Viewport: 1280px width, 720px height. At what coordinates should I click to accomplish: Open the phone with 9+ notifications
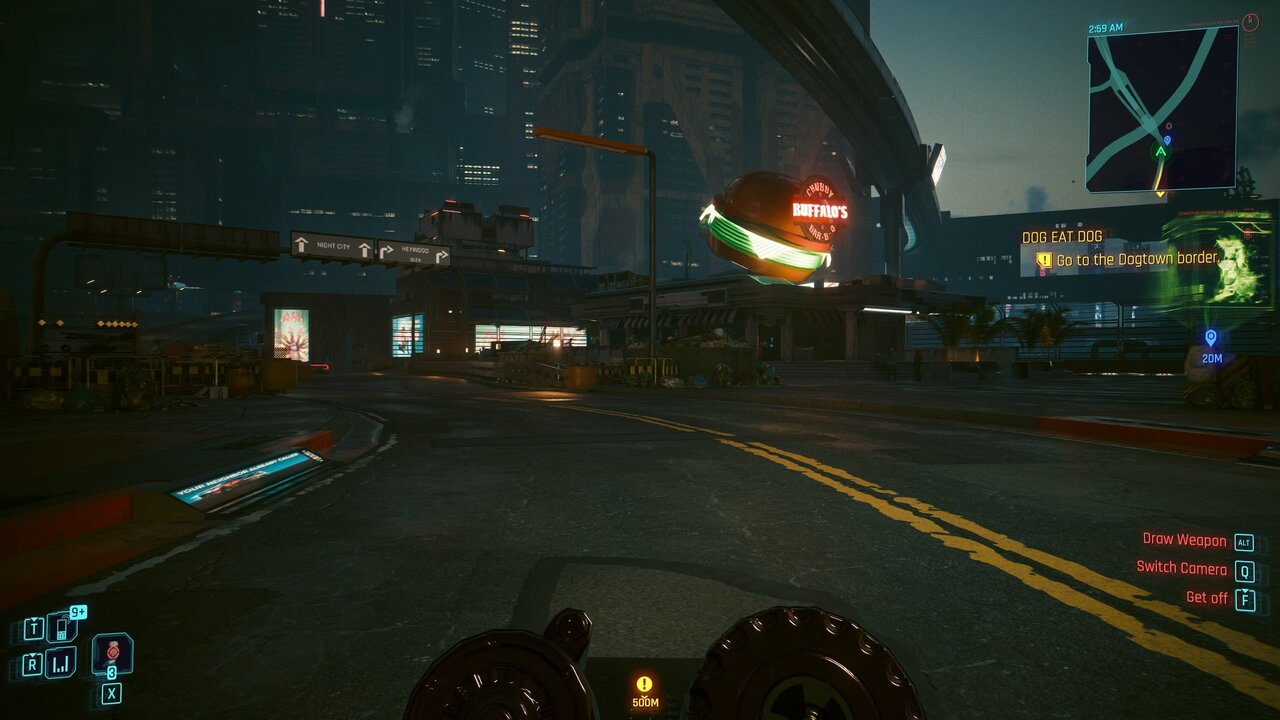pos(61,627)
